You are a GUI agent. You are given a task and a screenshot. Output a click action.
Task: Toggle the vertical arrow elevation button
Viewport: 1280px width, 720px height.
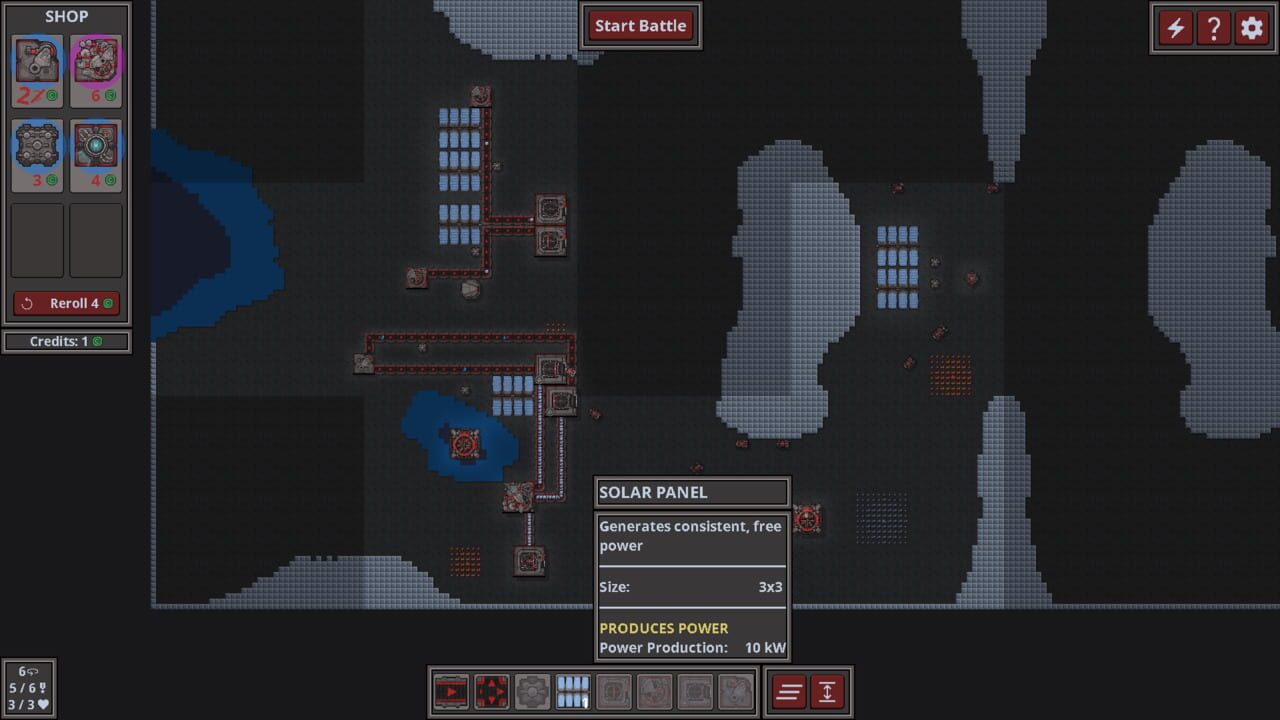tap(829, 690)
